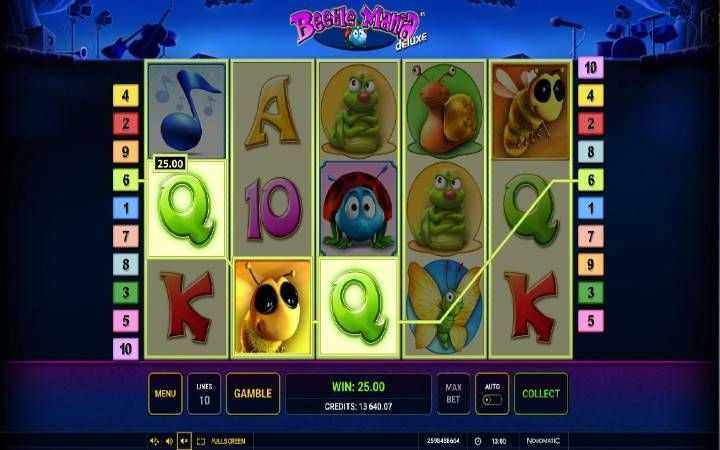Change the Lines 10 setting
Screen dimensions: 720x450
pyautogui.click(x=204, y=394)
